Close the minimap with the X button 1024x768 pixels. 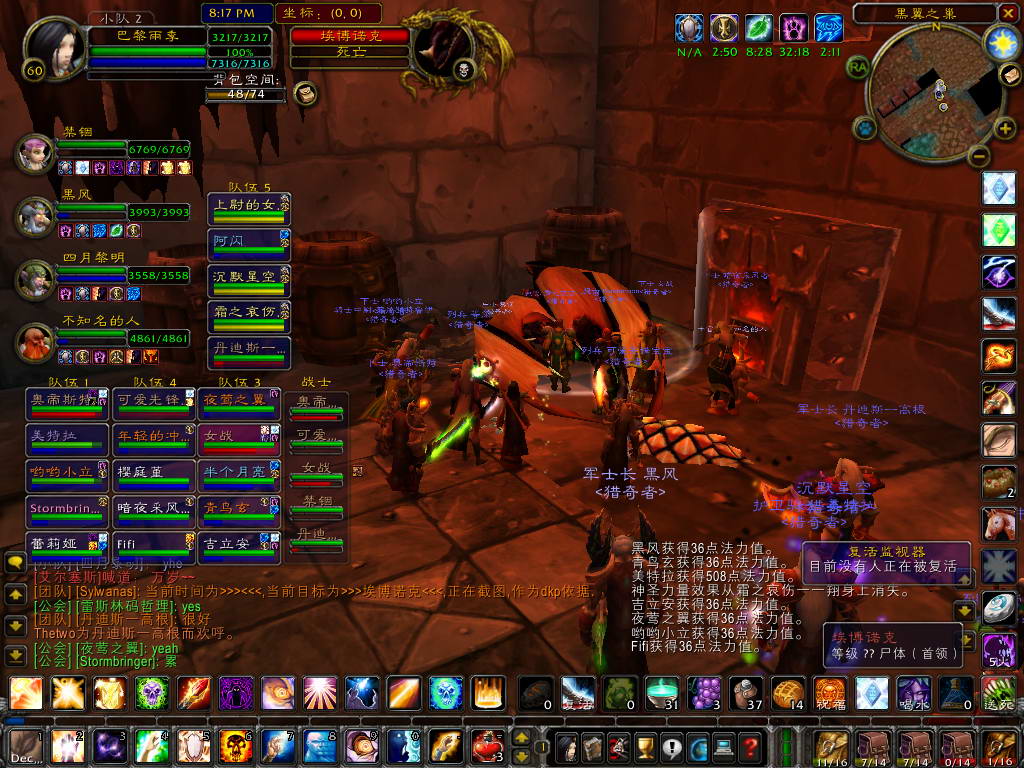tap(1007, 13)
